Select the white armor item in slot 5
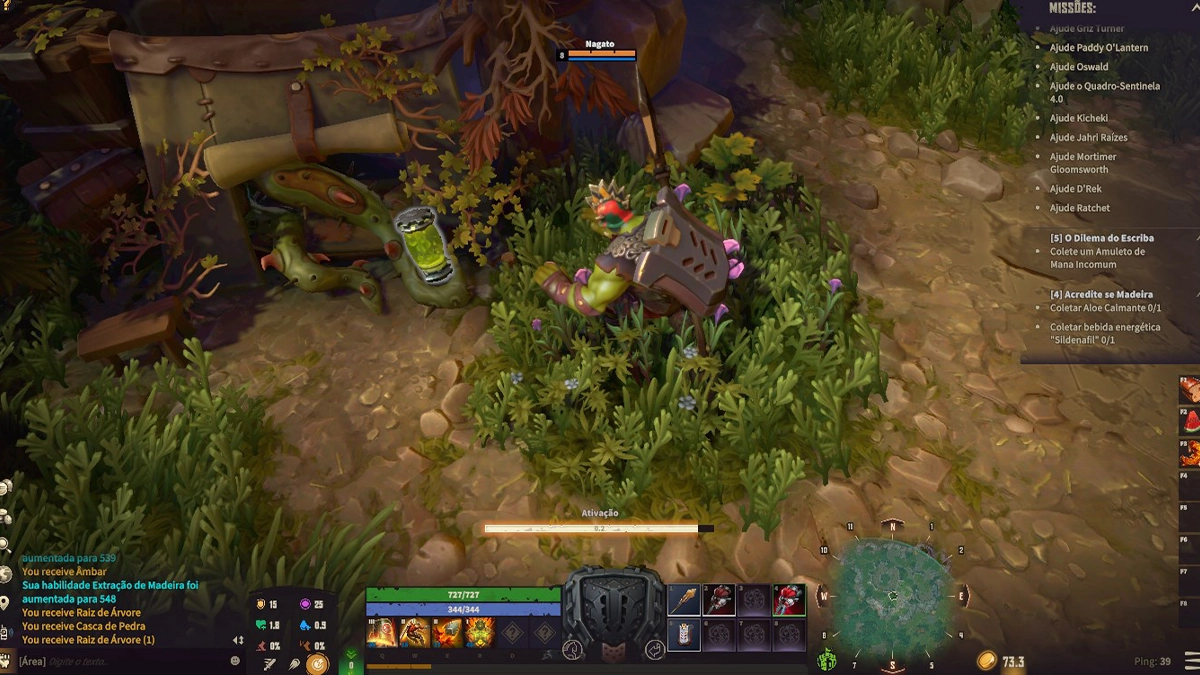Viewport: 1200px width, 675px height. click(x=684, y=634)
